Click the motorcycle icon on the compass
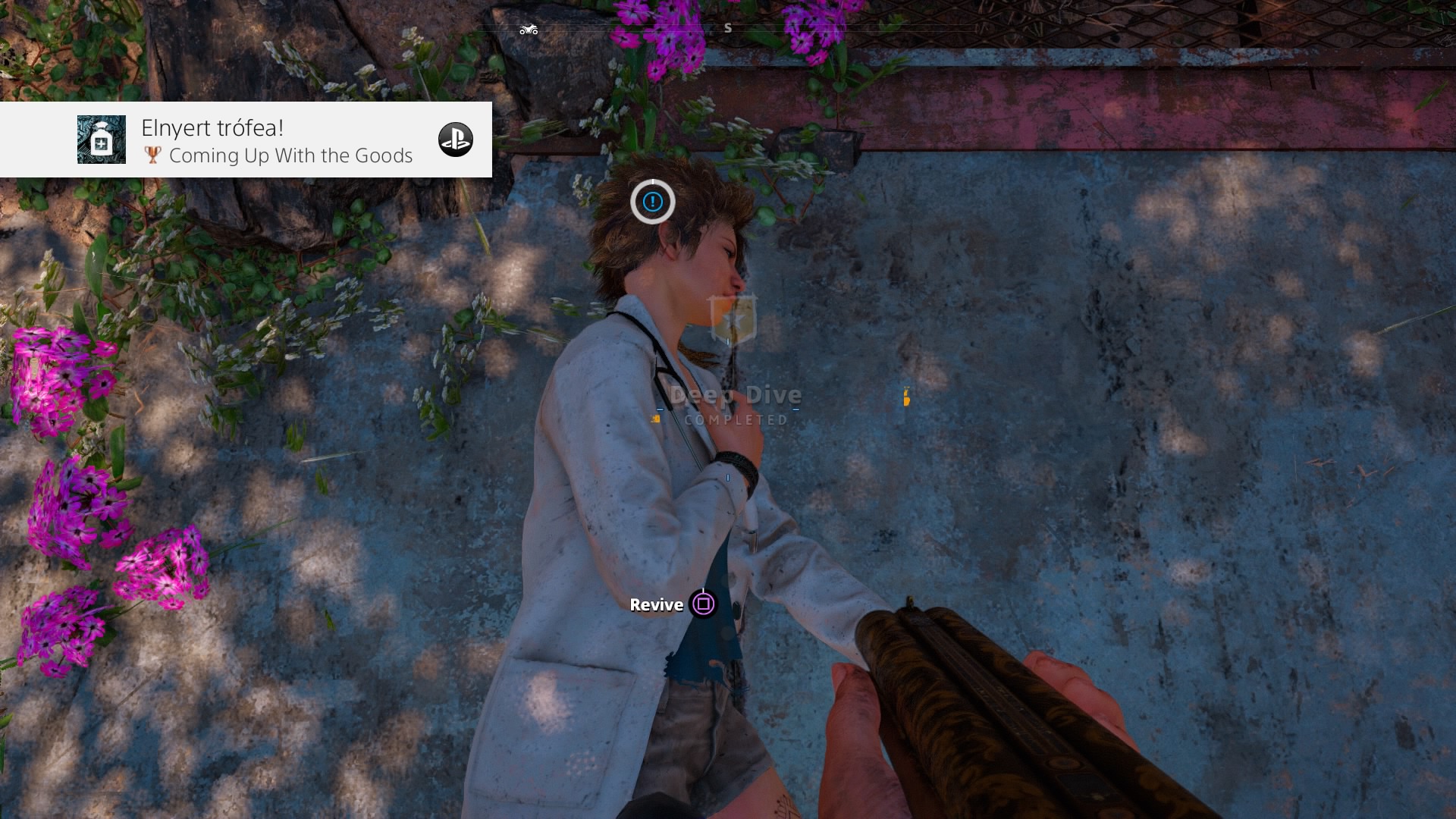Screen dimensions: 1456x819 pyautogui.click(x=529, y=30)
